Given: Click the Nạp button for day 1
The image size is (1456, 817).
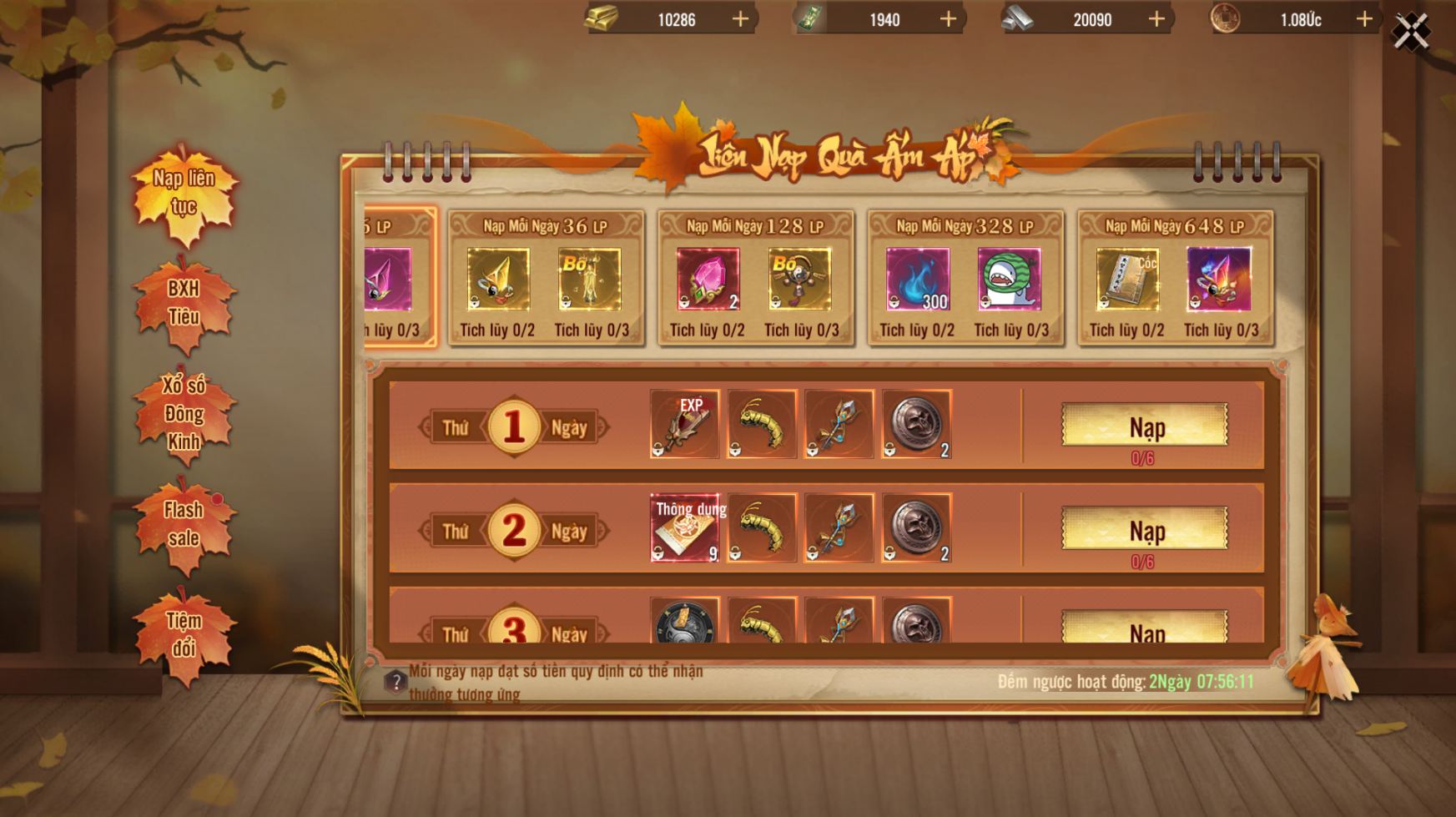Looking at the screenshot, I should click(1144, 426).
